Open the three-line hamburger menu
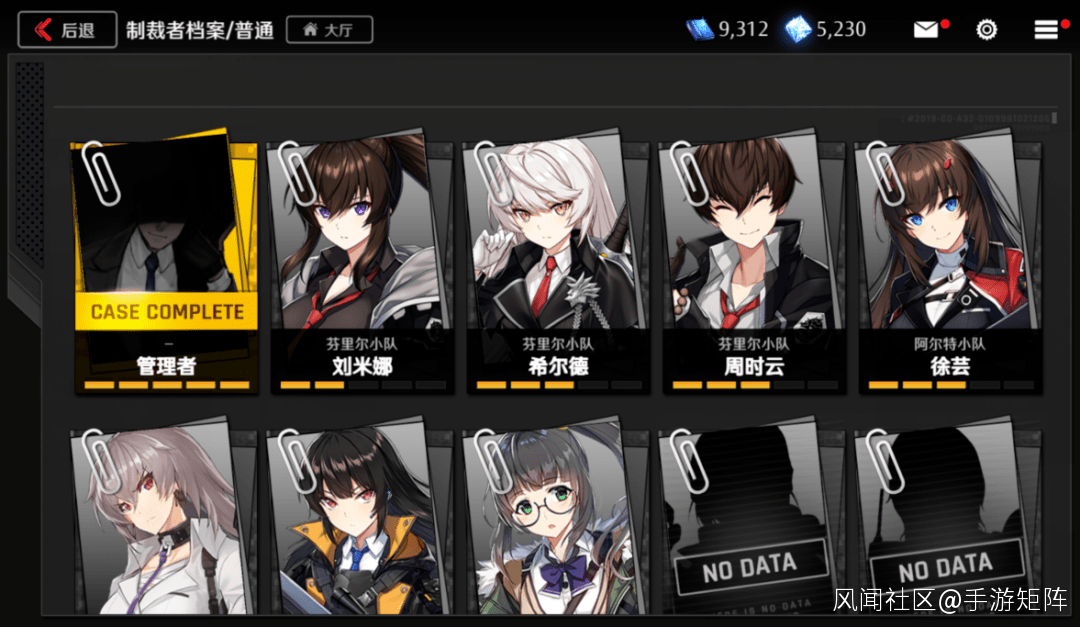Screen dimensions: 1080x627 pyautogui.click(x=1046, y=30)
